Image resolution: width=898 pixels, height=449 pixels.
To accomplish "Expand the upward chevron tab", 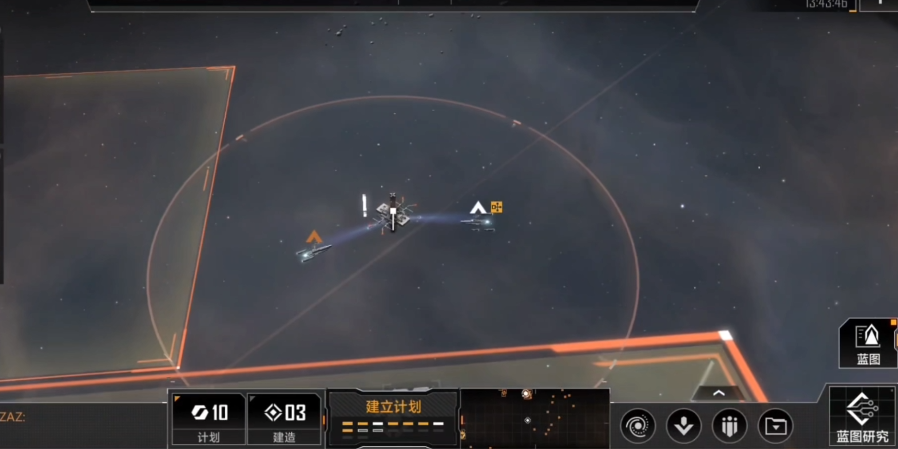I will (x=717, y=393).
